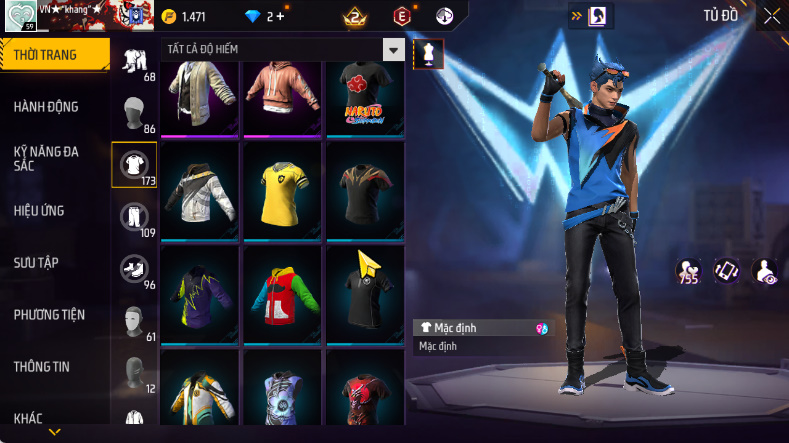Switch to the Hành Động tab
Image resolution: width=789 pixels, height=443 pixels.
(x=46, y=107)
